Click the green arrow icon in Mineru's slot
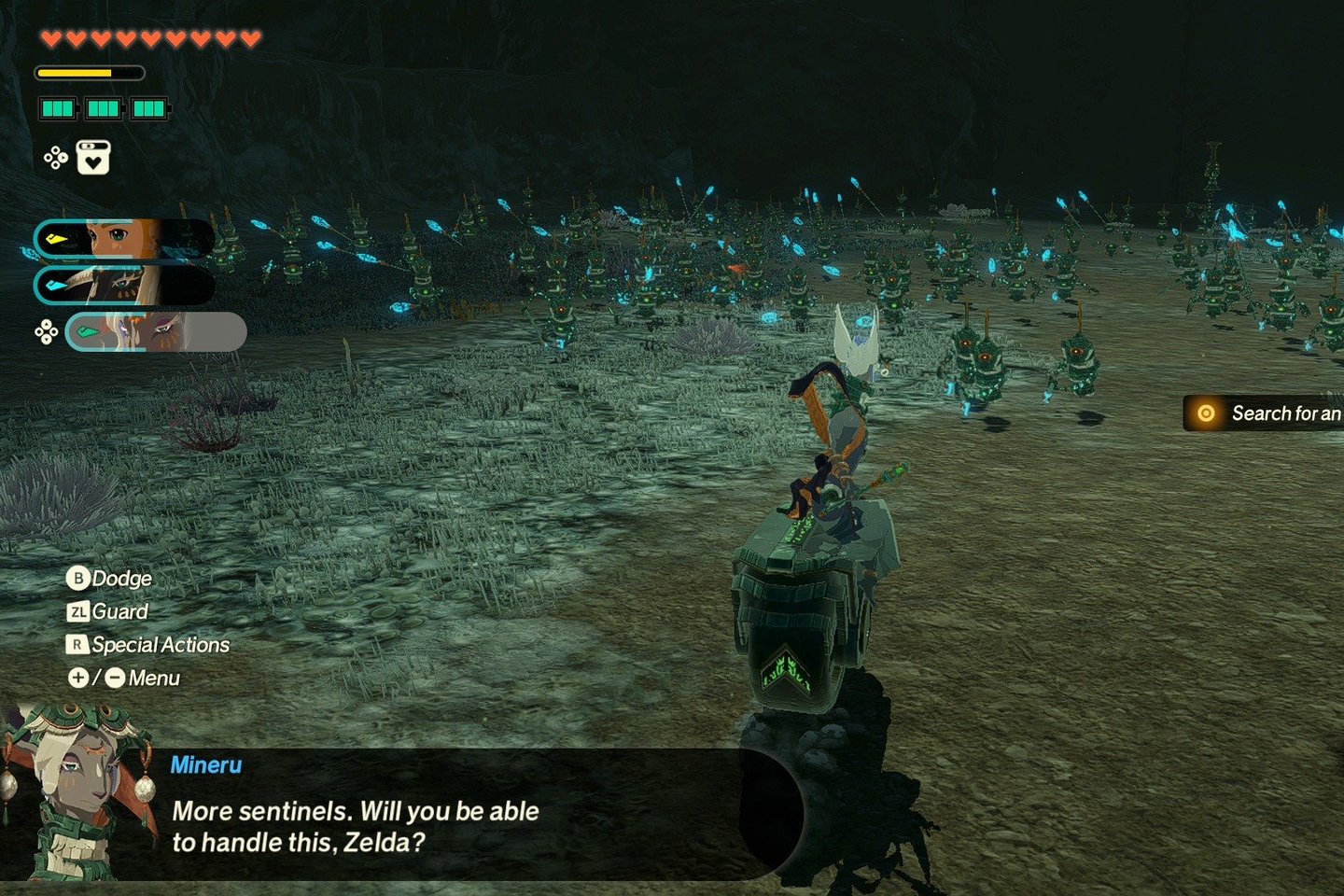The image size is (1344, 896). pos(89,329)
